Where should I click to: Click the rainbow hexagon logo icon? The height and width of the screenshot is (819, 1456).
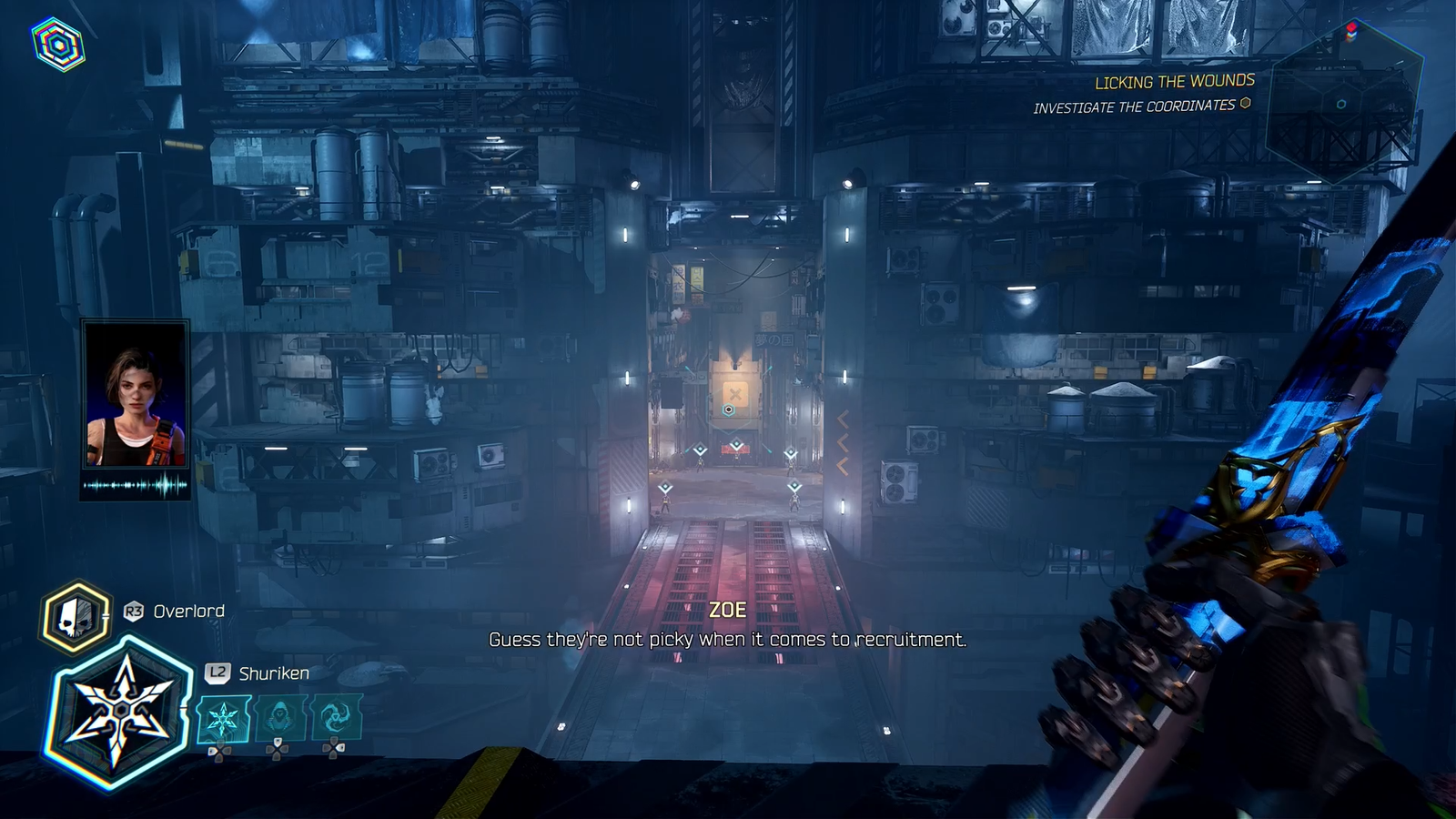[59, 45]
